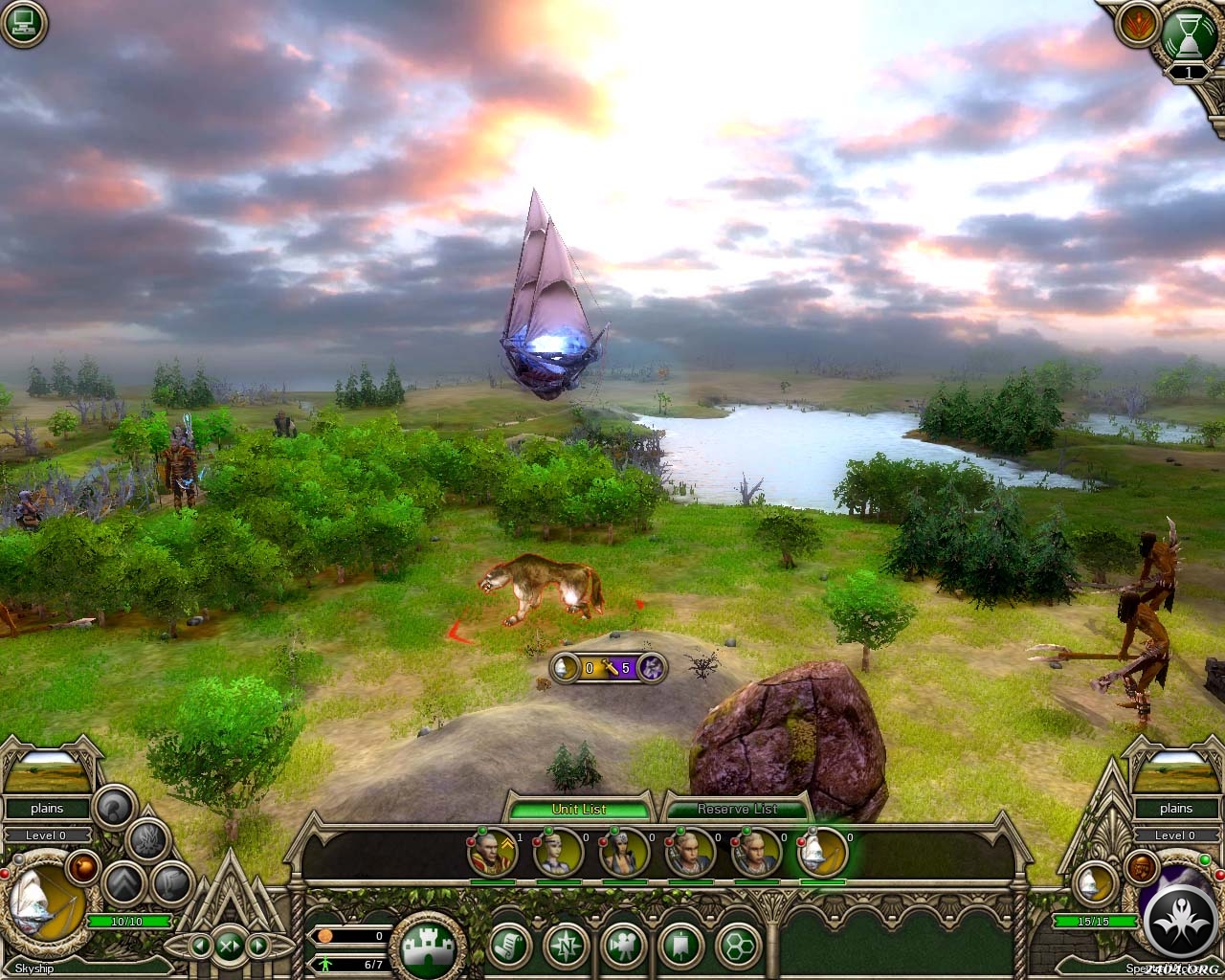Click the grey double-chevron ability icon
The height and width of the screenshot is (980, 1225).
pyautogui.click(x=124, y=882)
